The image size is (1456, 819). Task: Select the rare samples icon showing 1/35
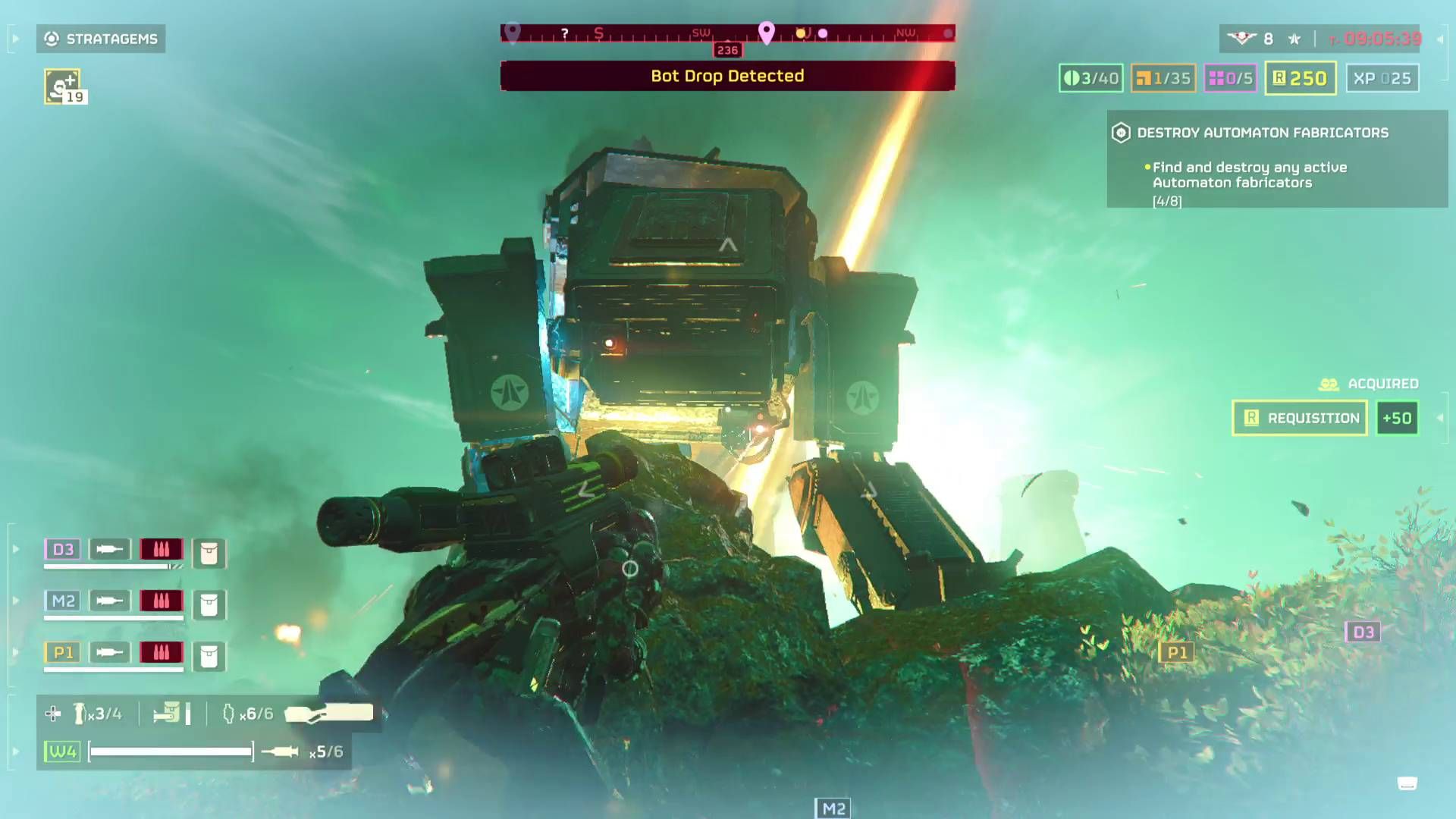1163,78
